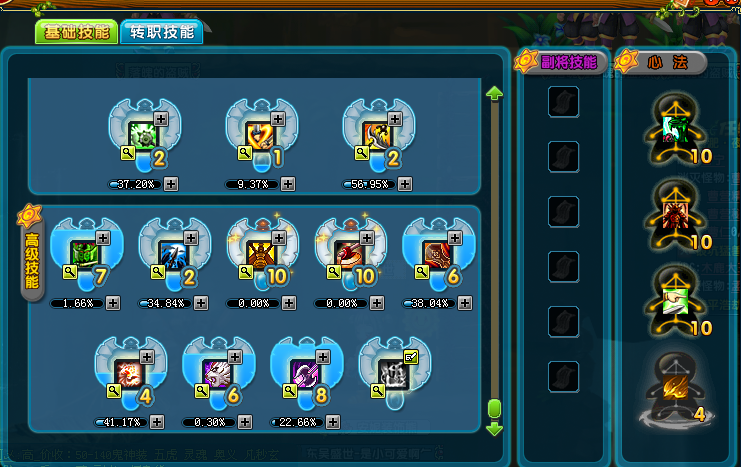
Task: Tap the plus button next to 38.04%
Action: coord(465,303)
